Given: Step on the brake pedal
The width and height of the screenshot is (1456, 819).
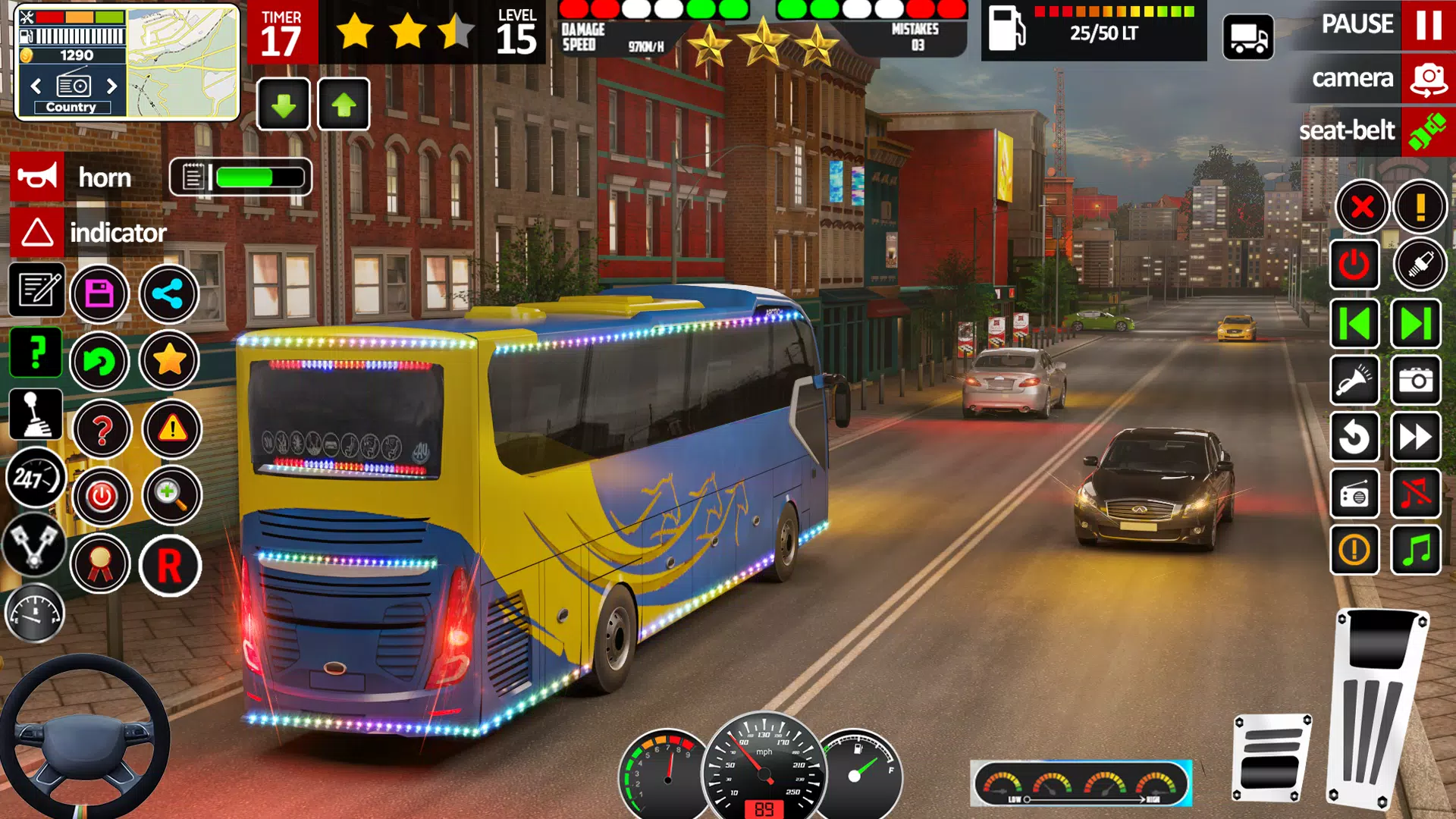Looking at the screenshot, I should point(1272,758).
